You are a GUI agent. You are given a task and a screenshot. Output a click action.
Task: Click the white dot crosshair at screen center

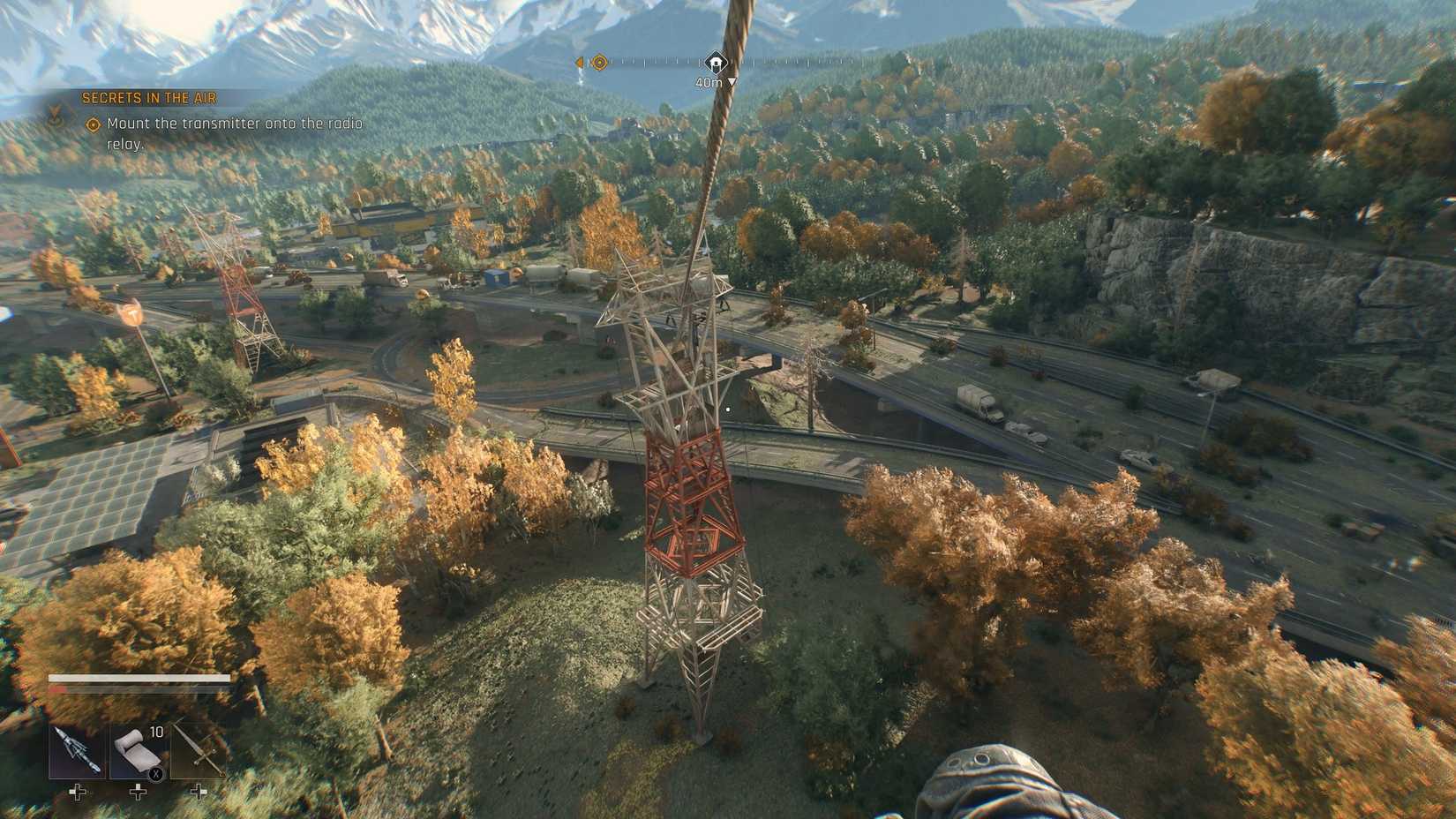point(728,409)
